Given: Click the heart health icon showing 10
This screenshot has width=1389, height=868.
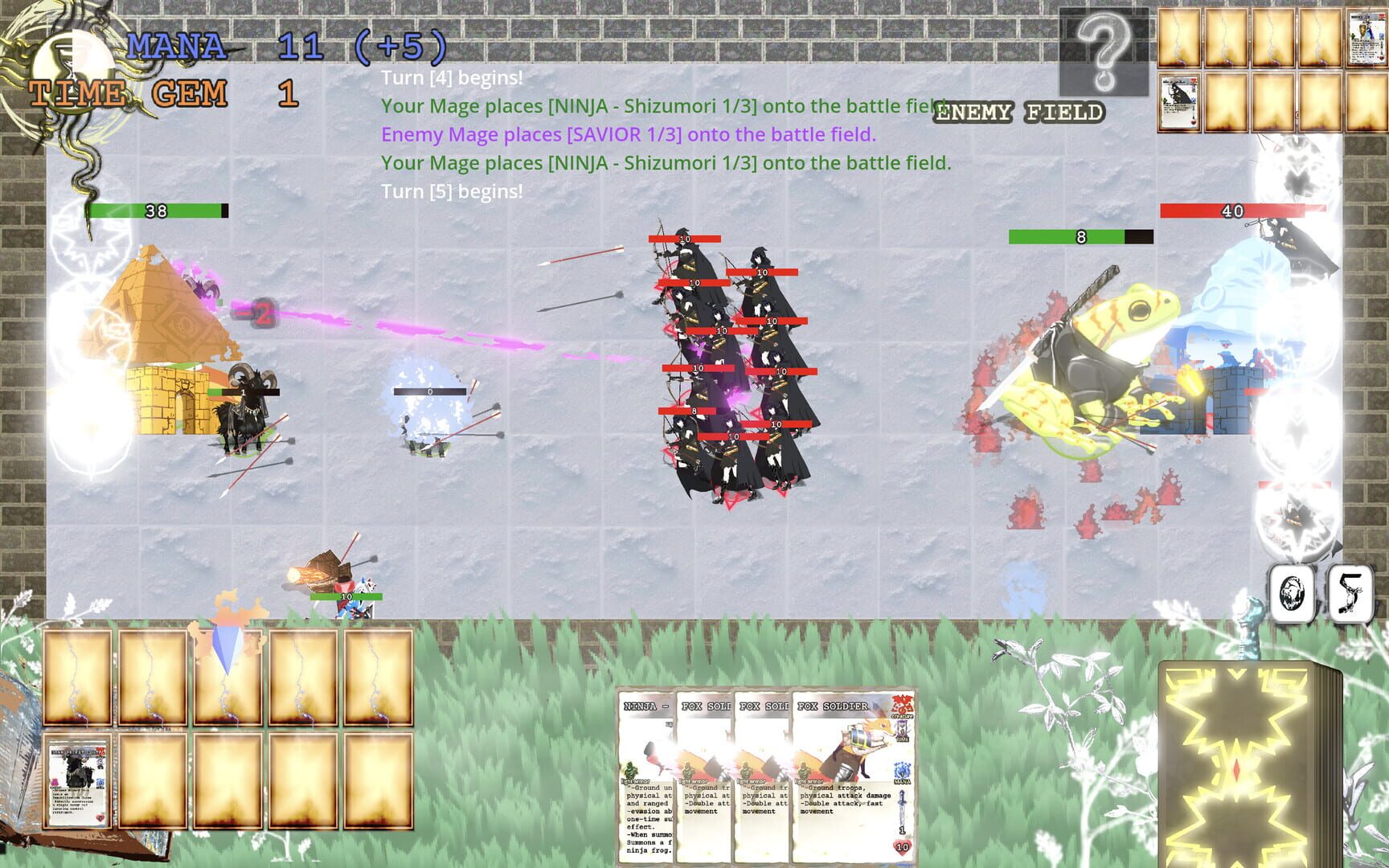Looking at the screenshot, I should click(x=902, y=846).
